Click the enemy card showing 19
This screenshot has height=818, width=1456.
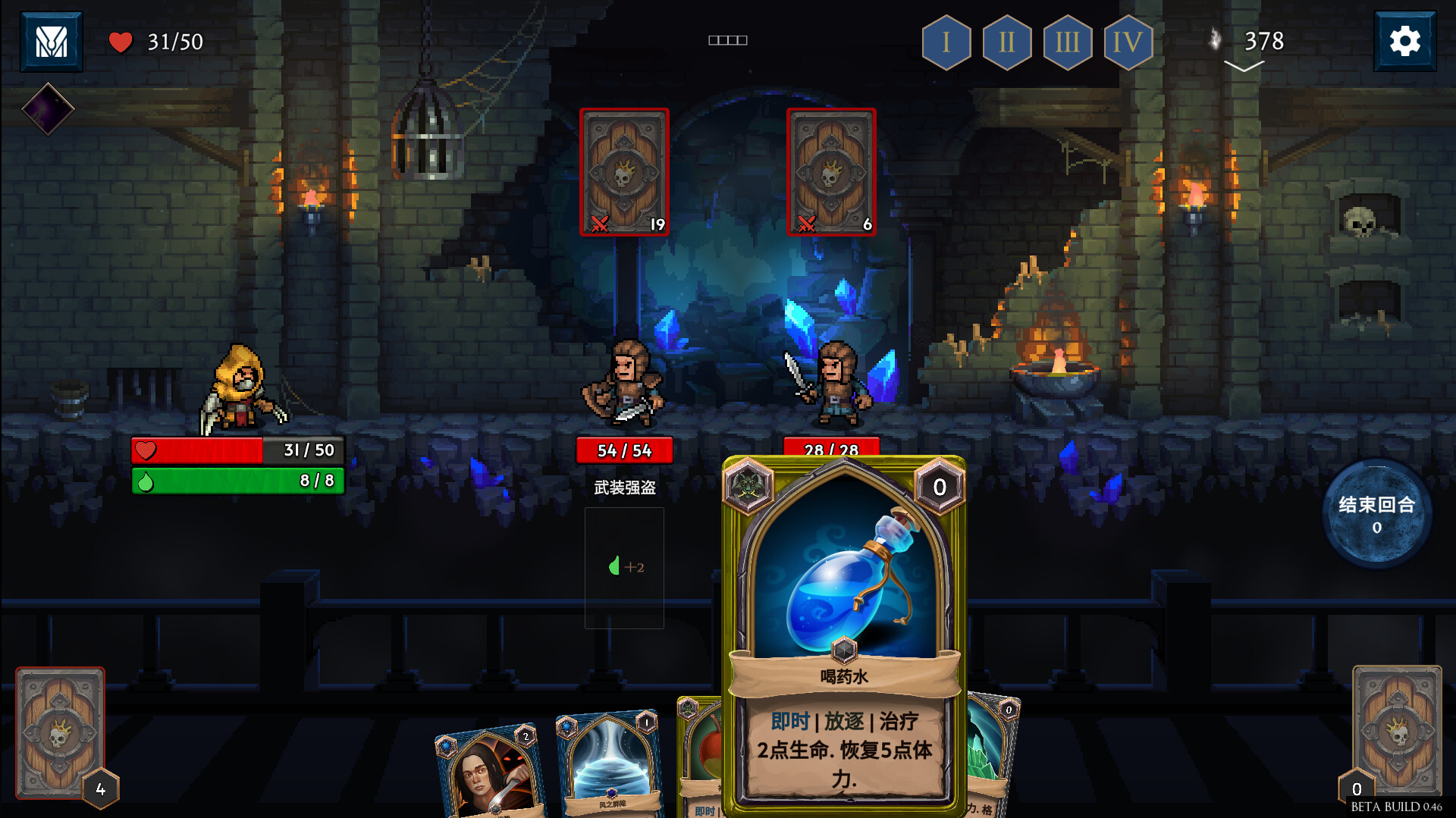tap(624, 171)
